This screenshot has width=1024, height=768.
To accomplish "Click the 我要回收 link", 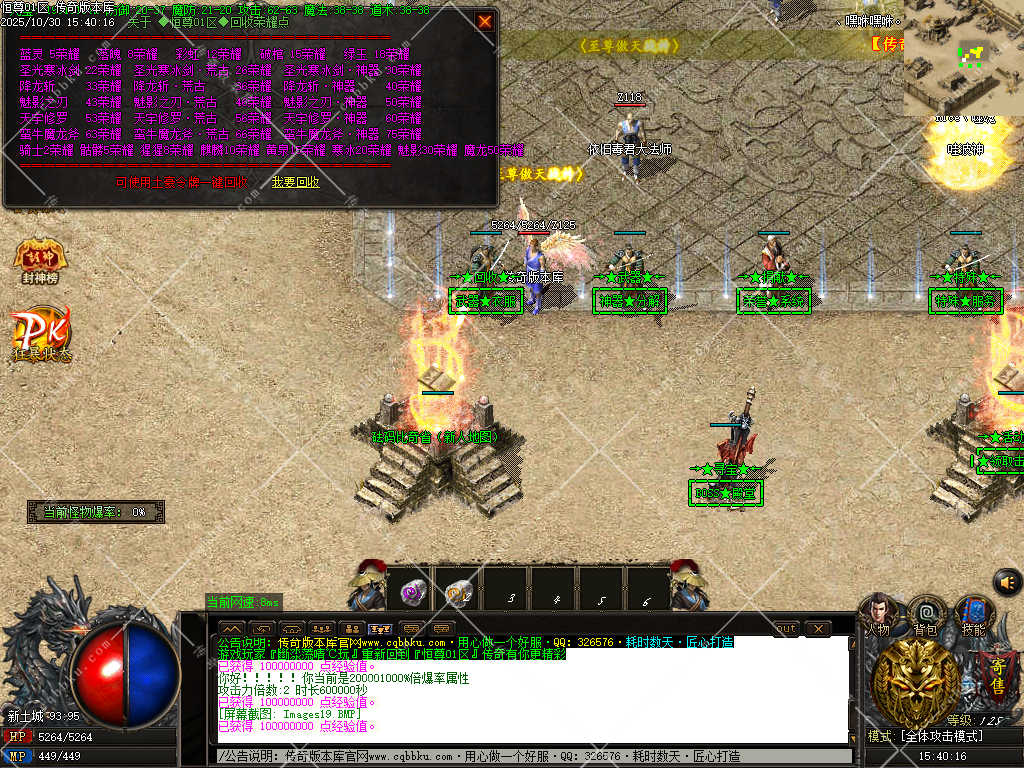I will [295, 182].
